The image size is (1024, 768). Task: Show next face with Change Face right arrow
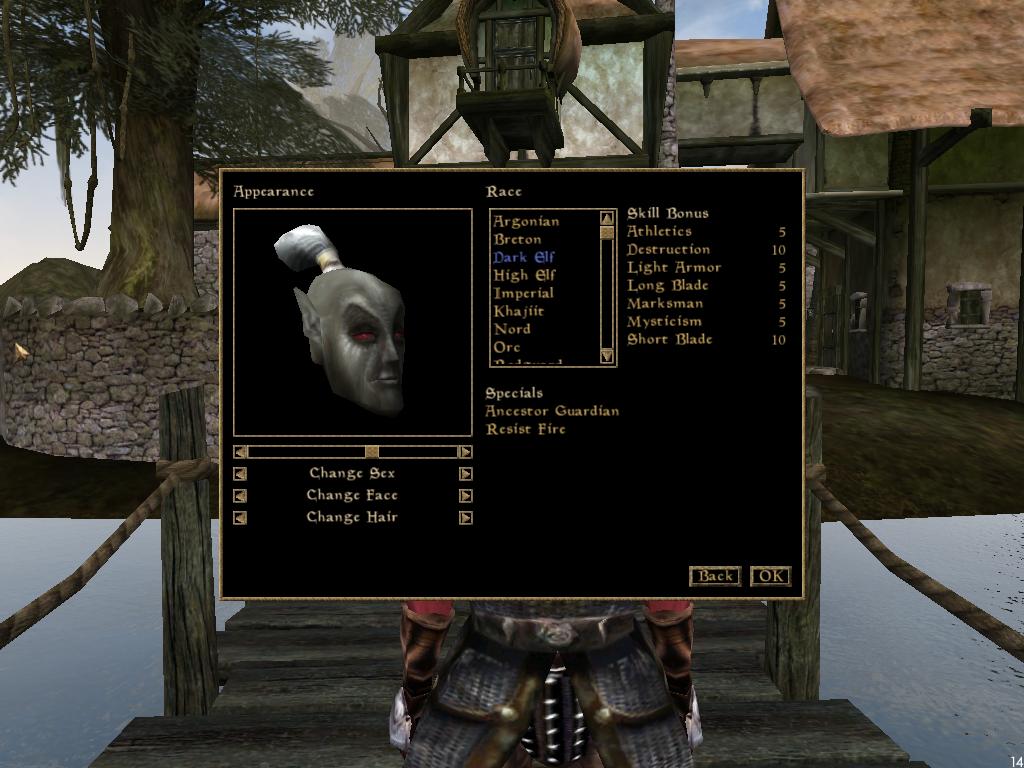[466, 496]
